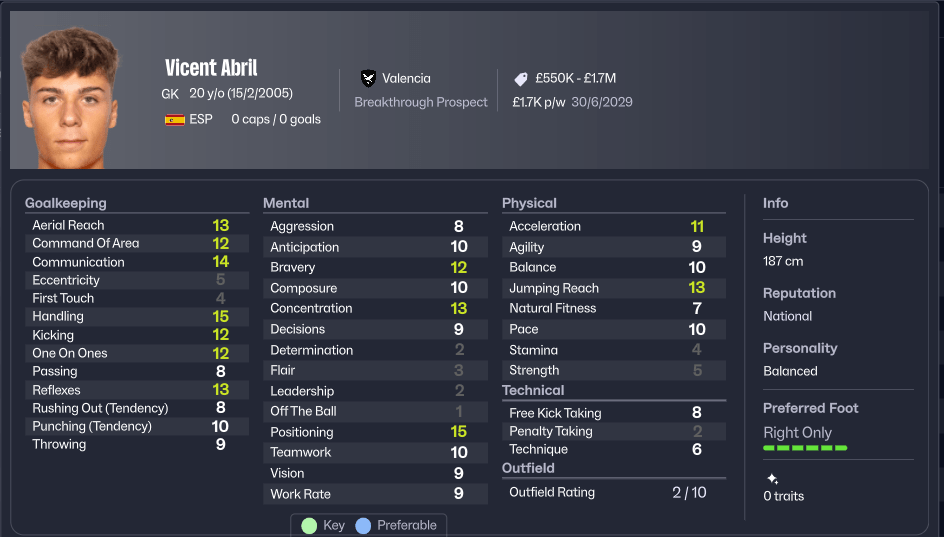Toggle the Preferable attribute highlight legend
The height and width of the screenshot is (537, 944).
click(x=400, y=526)
